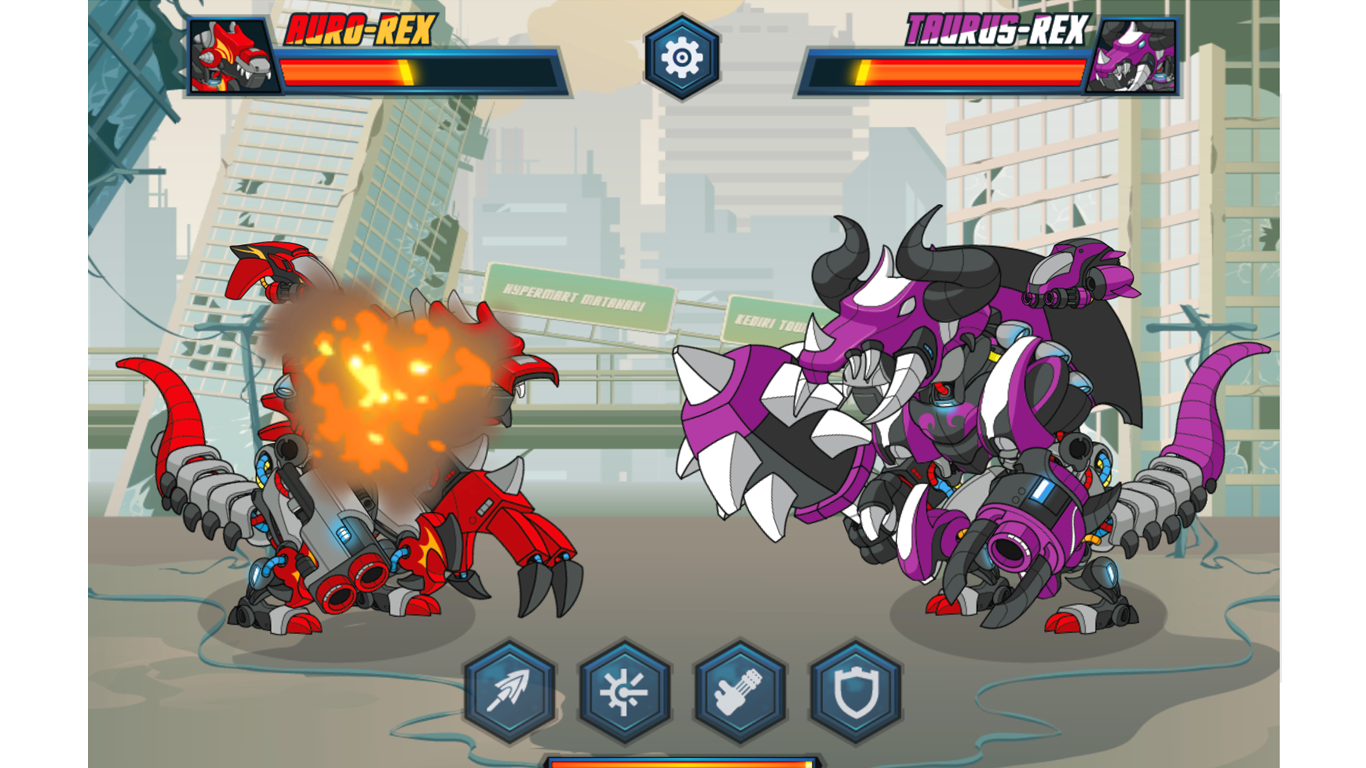Open the gear settings button
This screenshot has width=1366, height=768.
pos(682,58)
